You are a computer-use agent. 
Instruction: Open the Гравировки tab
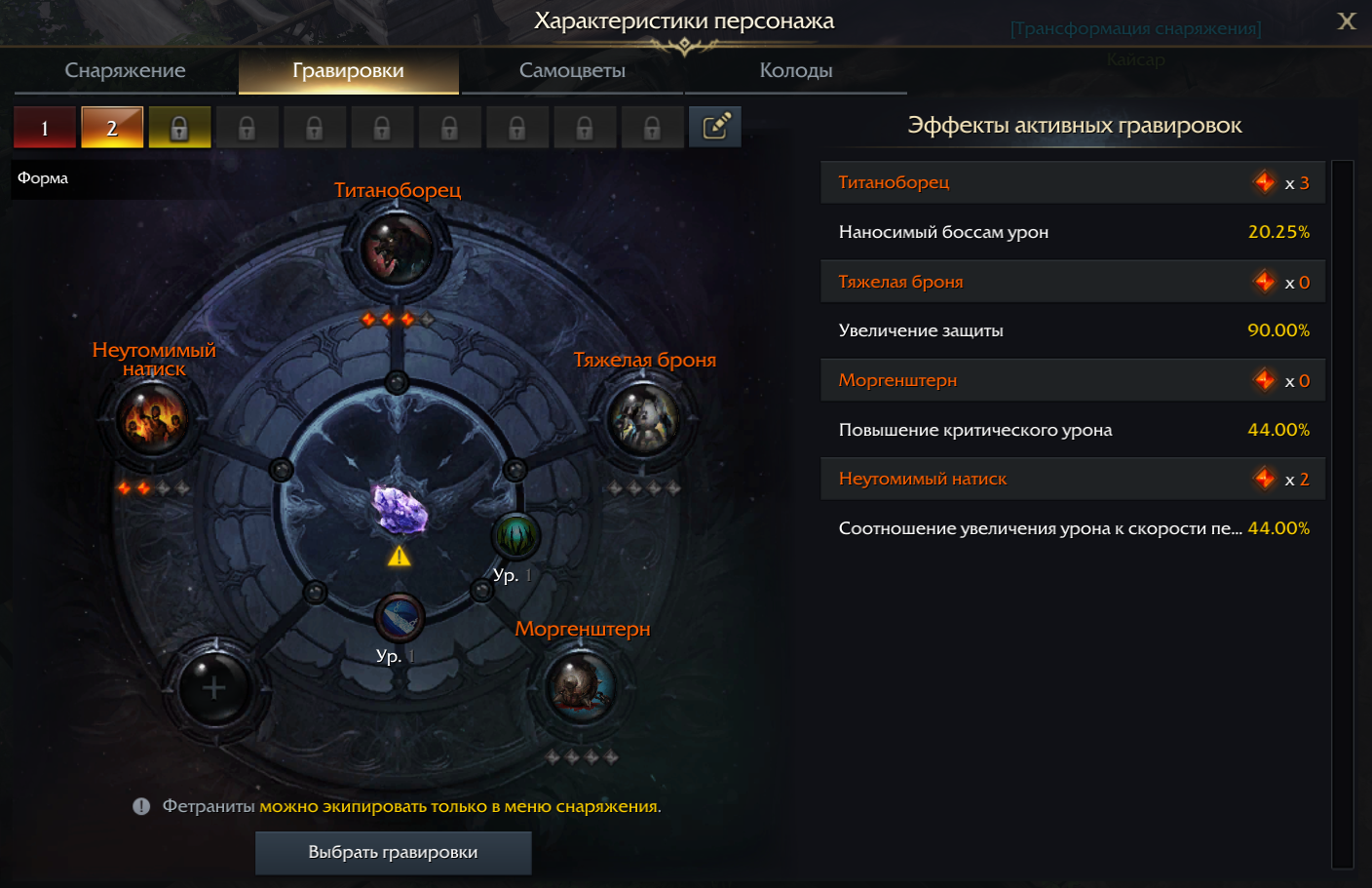click(x=348, y=70)
